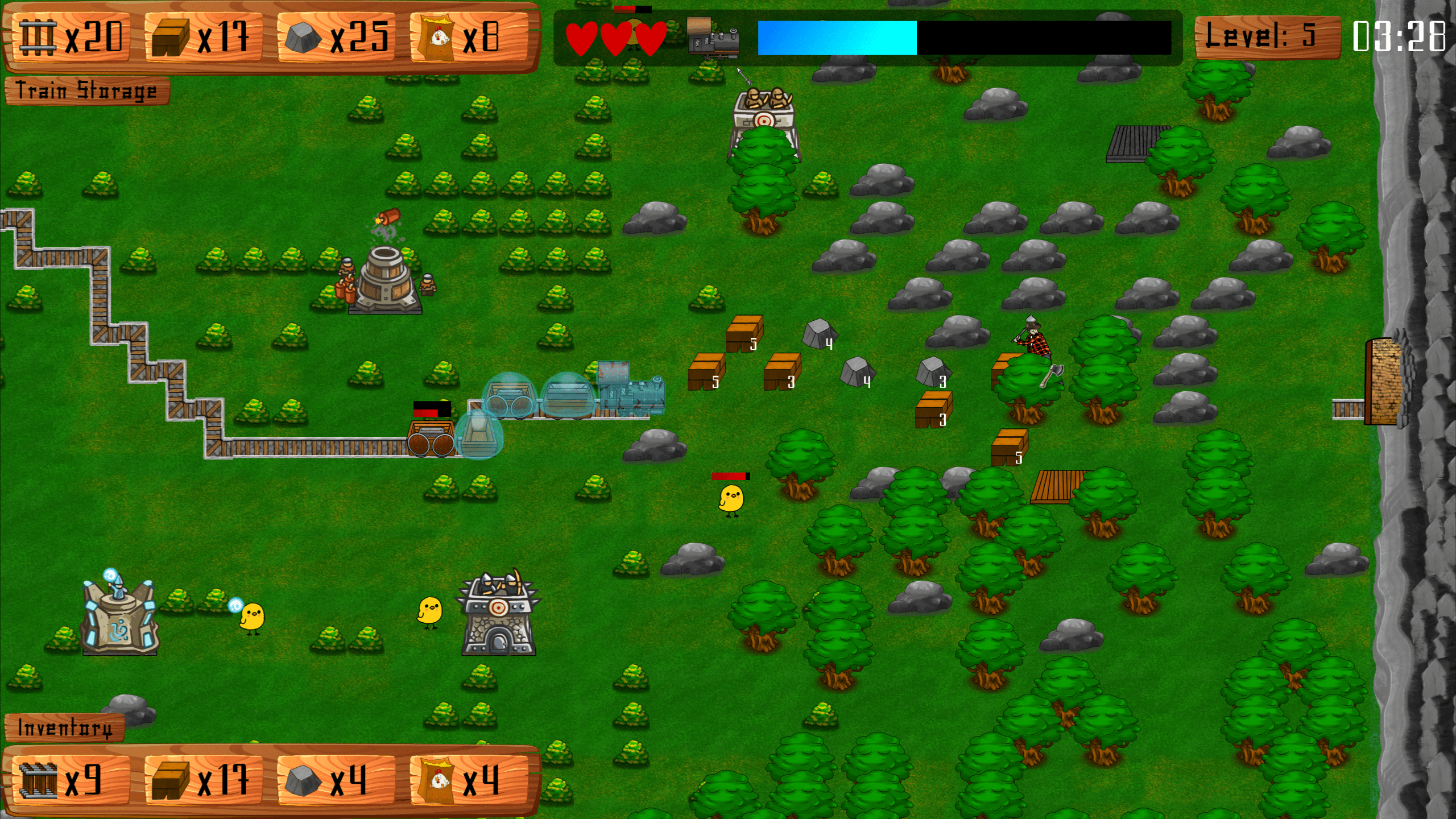This screenshot has width=1456, height=819.
Task: Select the wood slot in Train Storage
Action: pos(202,38)
